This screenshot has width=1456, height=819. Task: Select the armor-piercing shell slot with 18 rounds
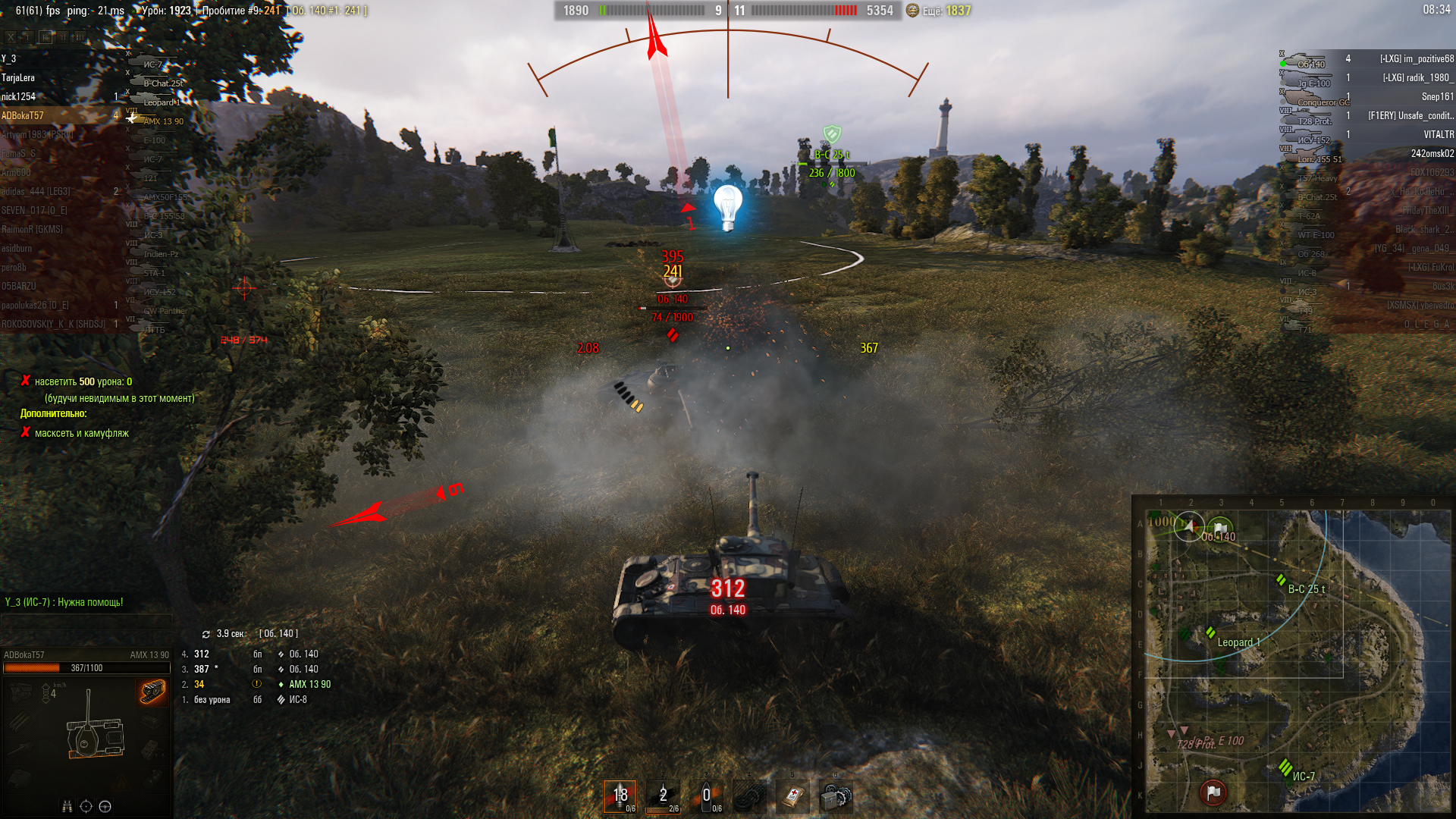(x=620, y=796)
